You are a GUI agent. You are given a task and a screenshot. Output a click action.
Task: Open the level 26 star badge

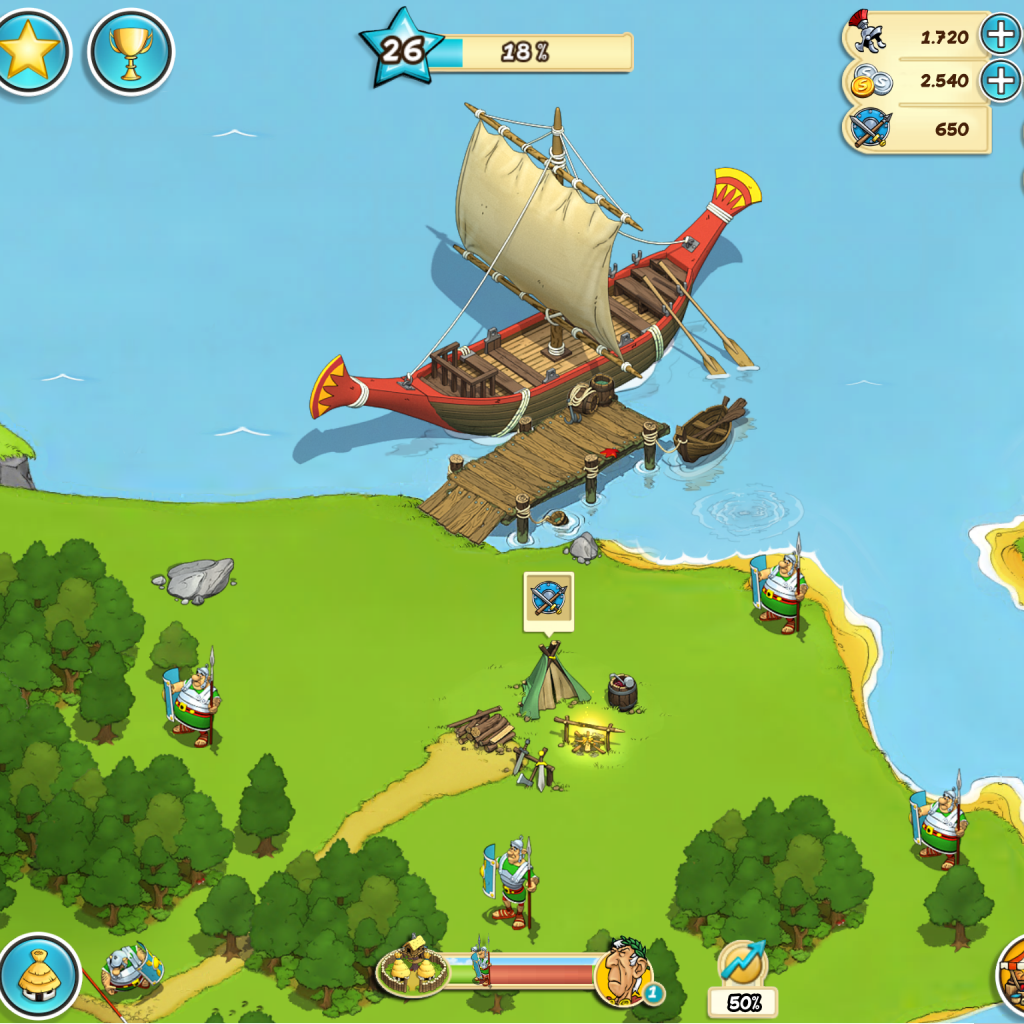point(402,48)
